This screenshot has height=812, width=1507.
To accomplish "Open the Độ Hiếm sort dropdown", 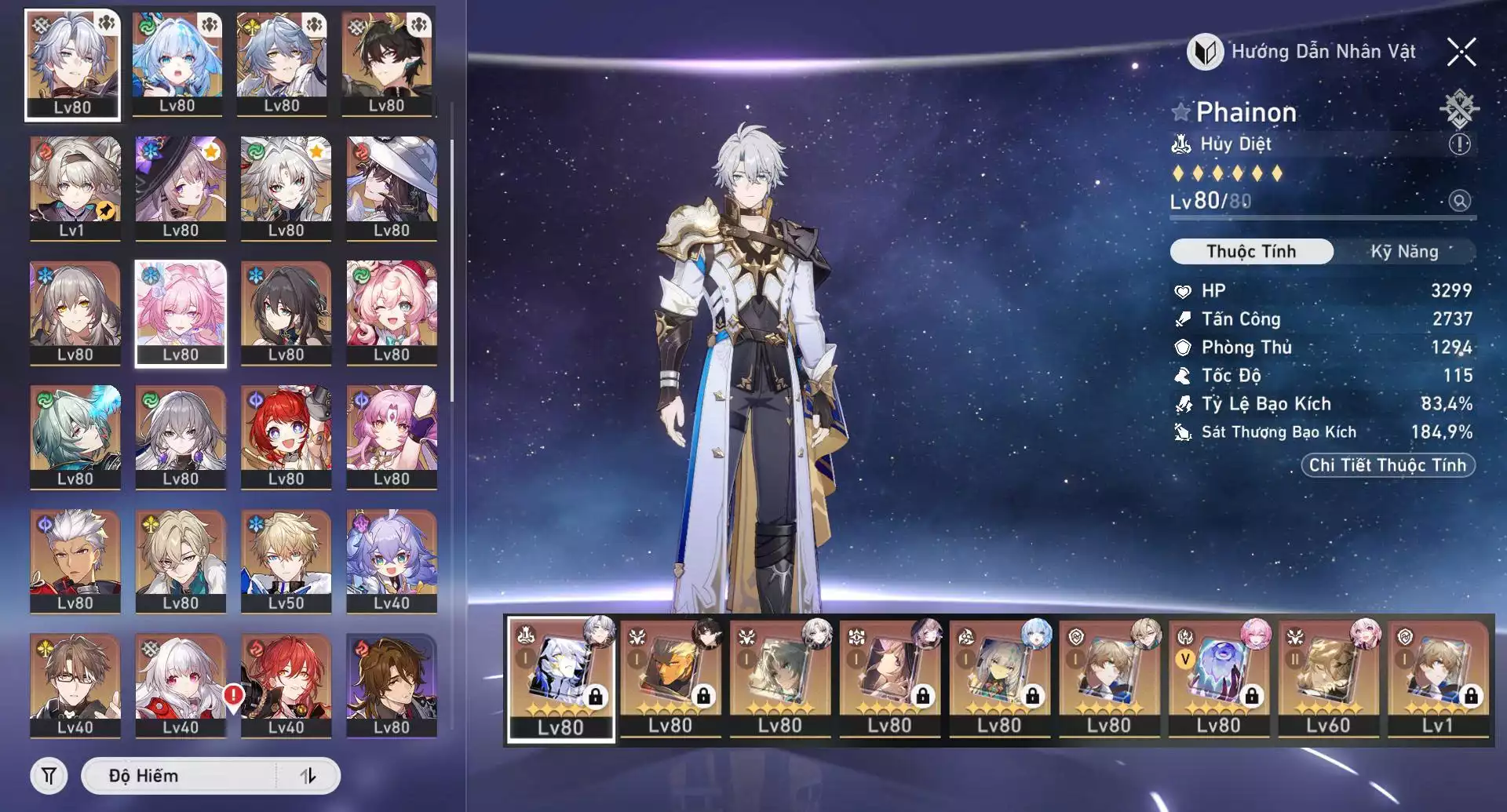I will 181,776.
